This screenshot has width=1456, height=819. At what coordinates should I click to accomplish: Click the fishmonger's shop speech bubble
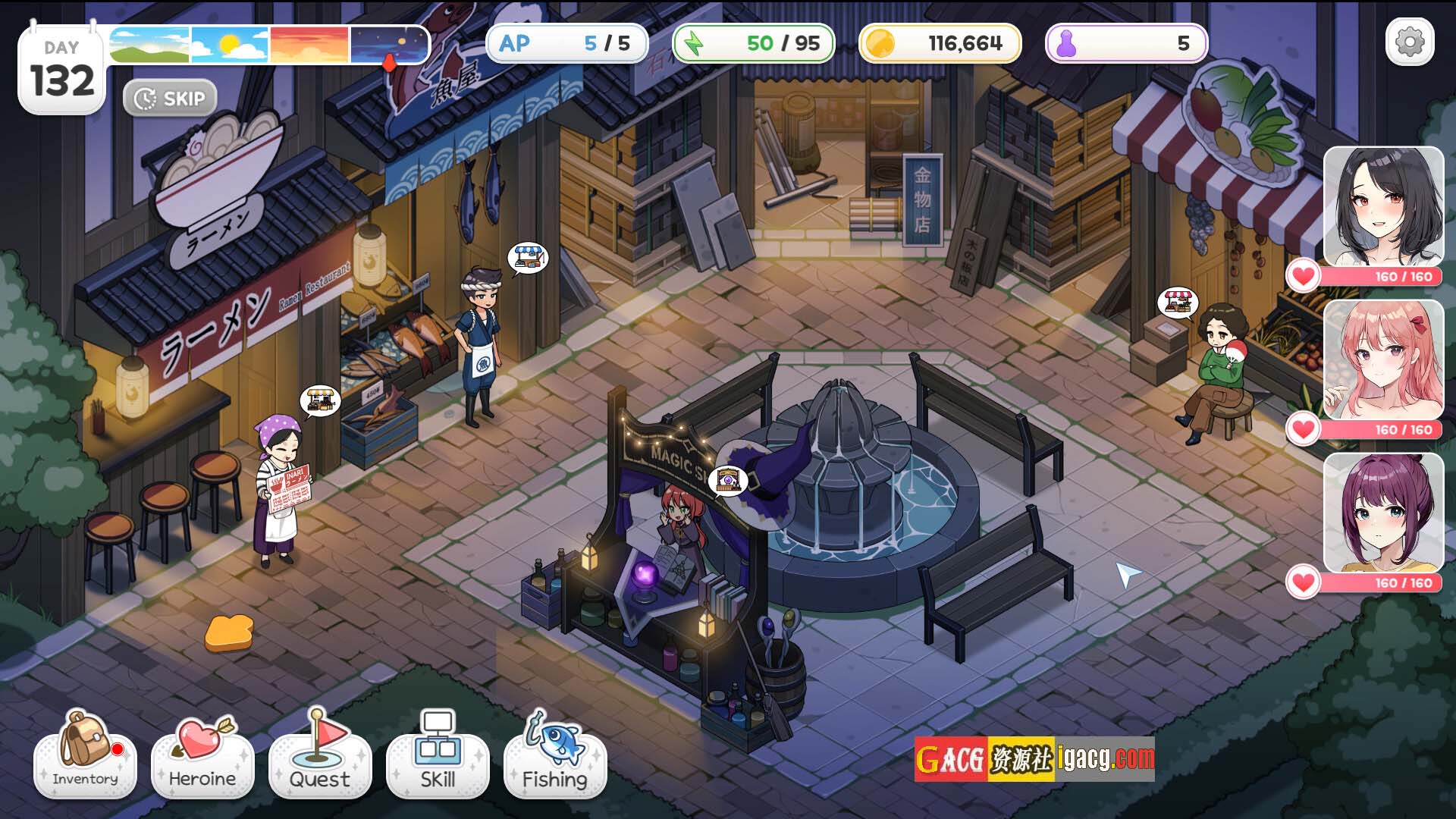(528, 258)
